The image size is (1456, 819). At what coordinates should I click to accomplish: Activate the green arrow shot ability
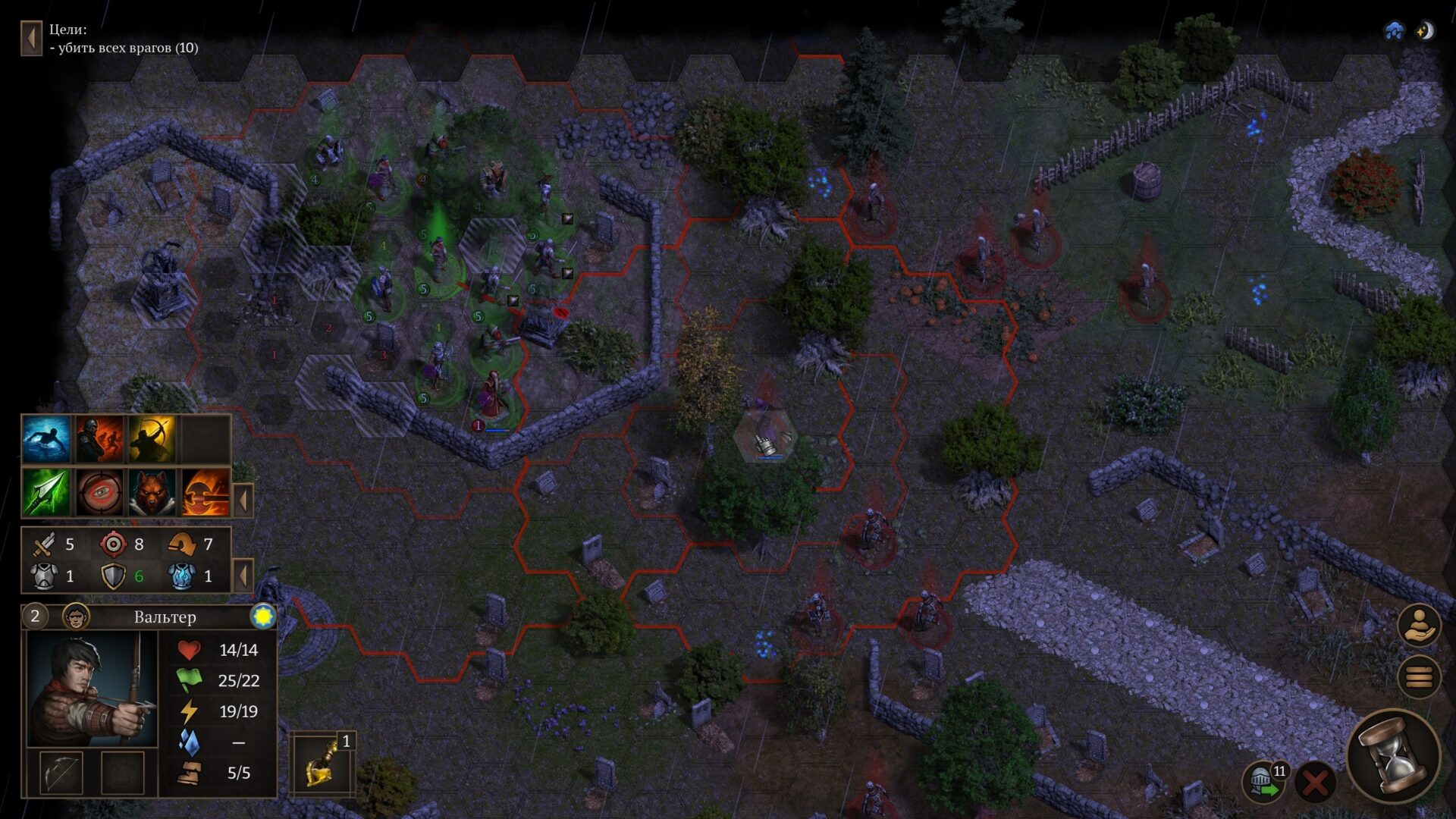tap(47, 492)
